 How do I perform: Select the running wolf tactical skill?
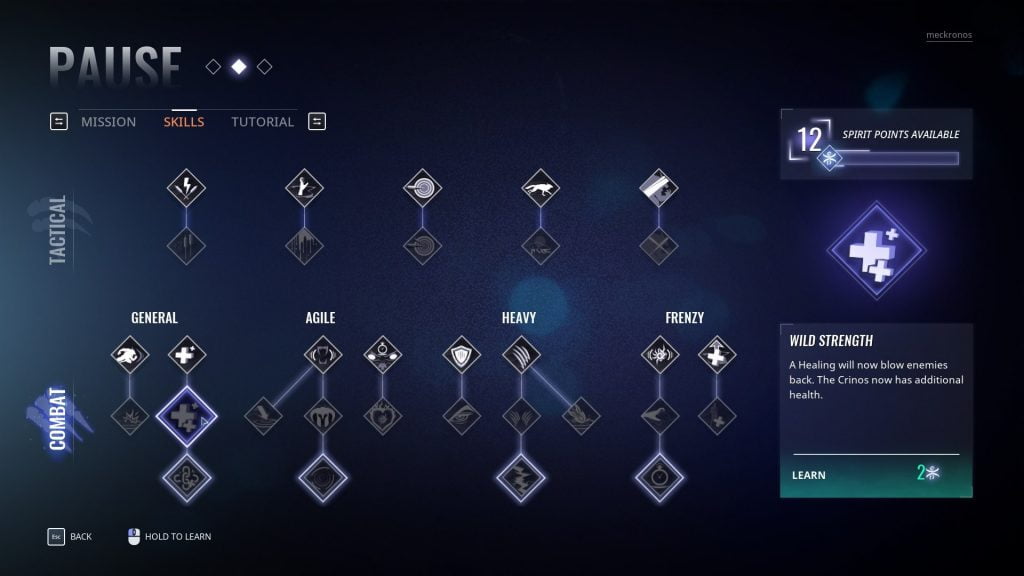(540, 187)
